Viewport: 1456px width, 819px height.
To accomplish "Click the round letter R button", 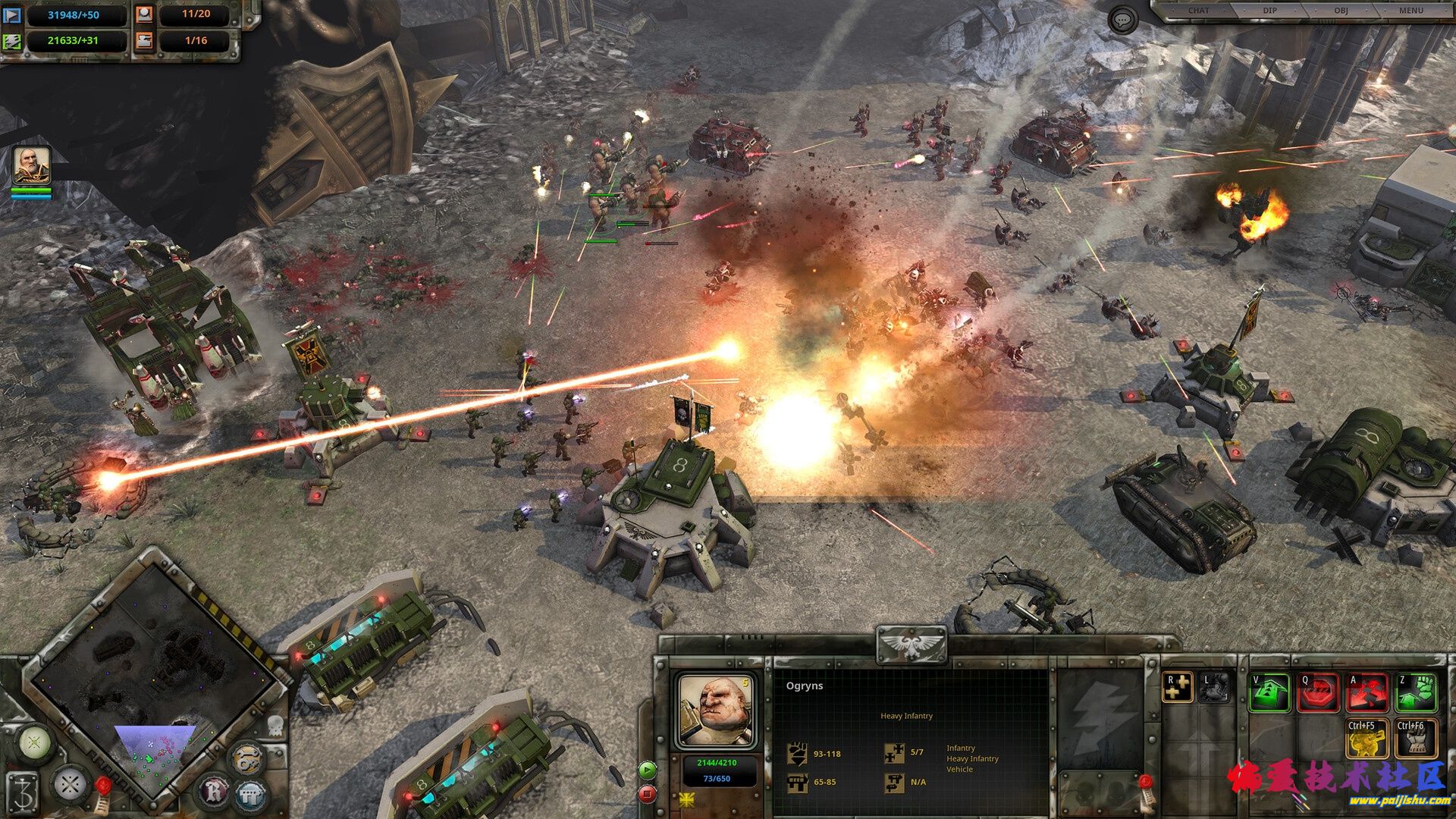I will pyautogui.click(x=213, y=792).
